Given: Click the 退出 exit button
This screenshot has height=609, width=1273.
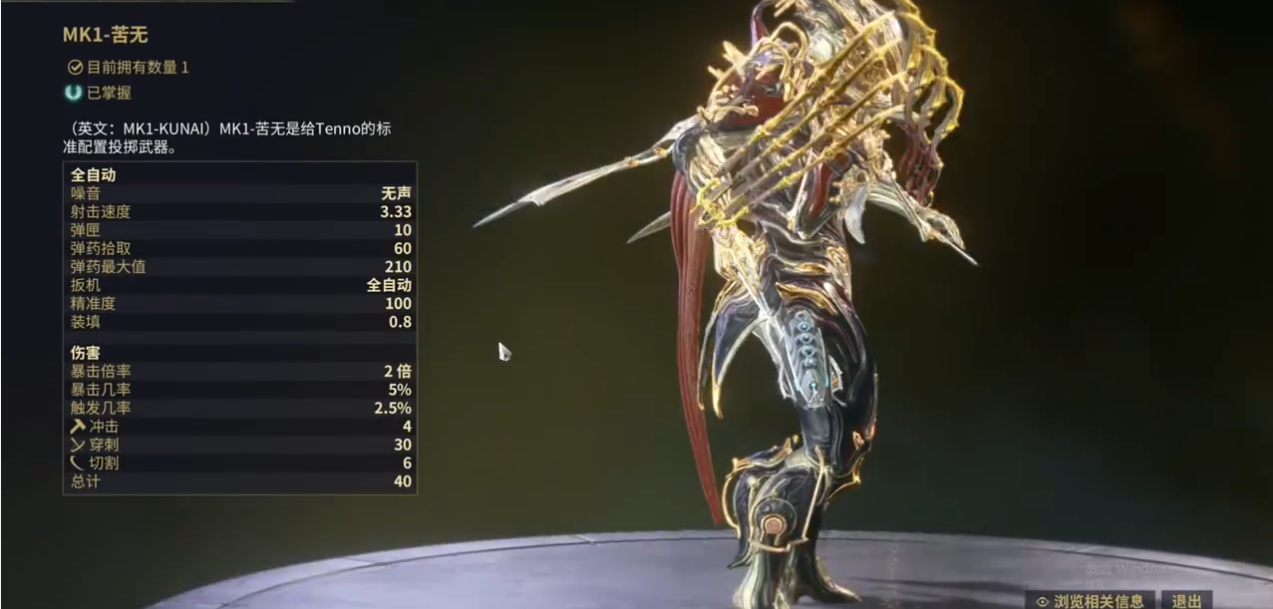Looking at the screenshot, I should coord(1187,600).
